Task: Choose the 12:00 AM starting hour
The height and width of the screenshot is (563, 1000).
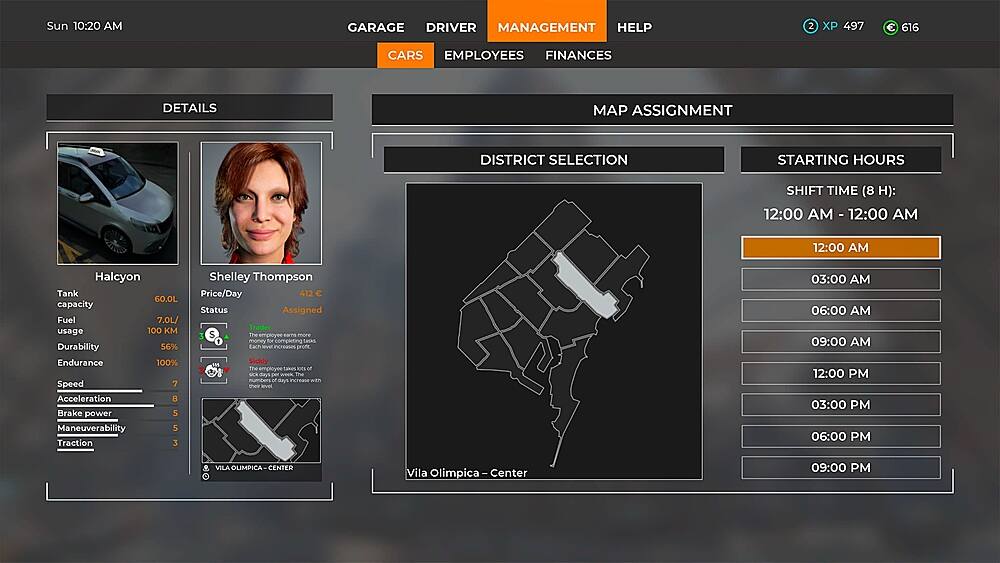Action: [x=841, y=248]
